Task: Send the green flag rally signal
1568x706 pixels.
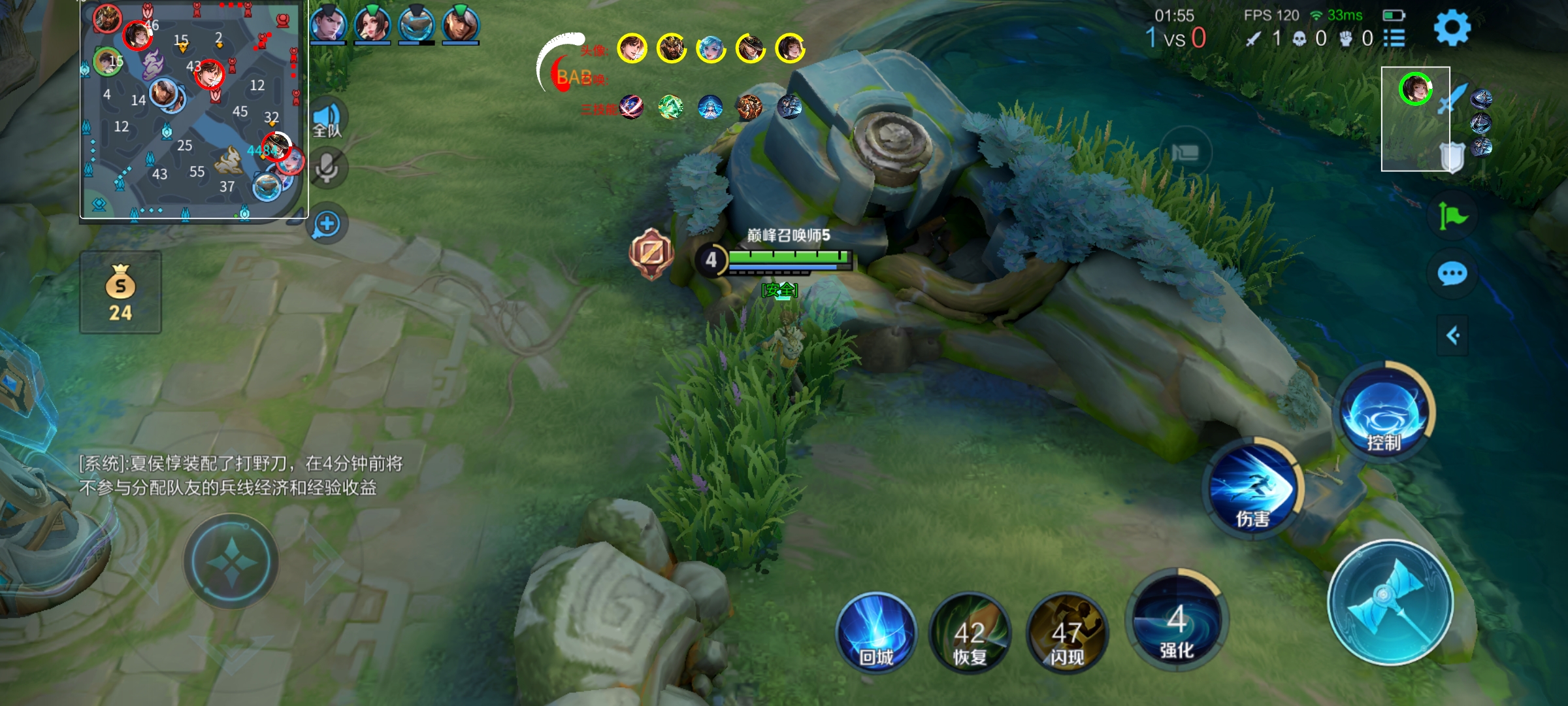Action: (x=1452, y=216)
